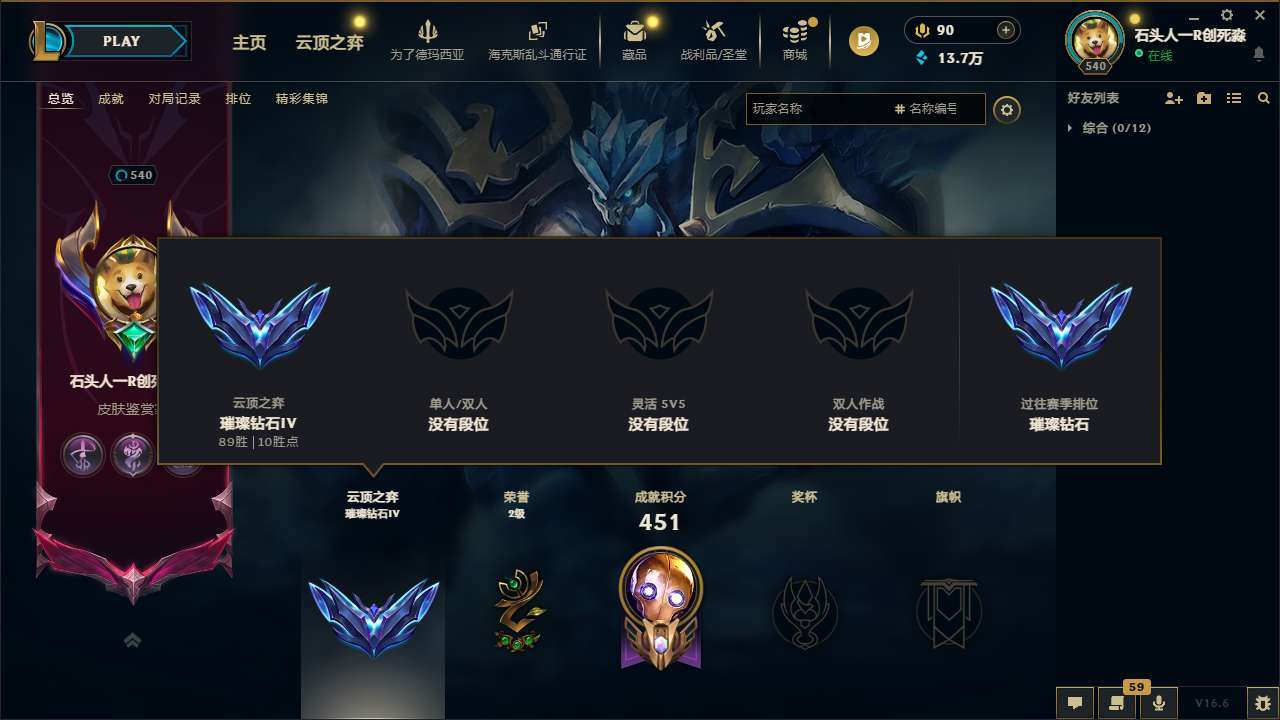Toggle compact friend list view

click(1233, 98)
